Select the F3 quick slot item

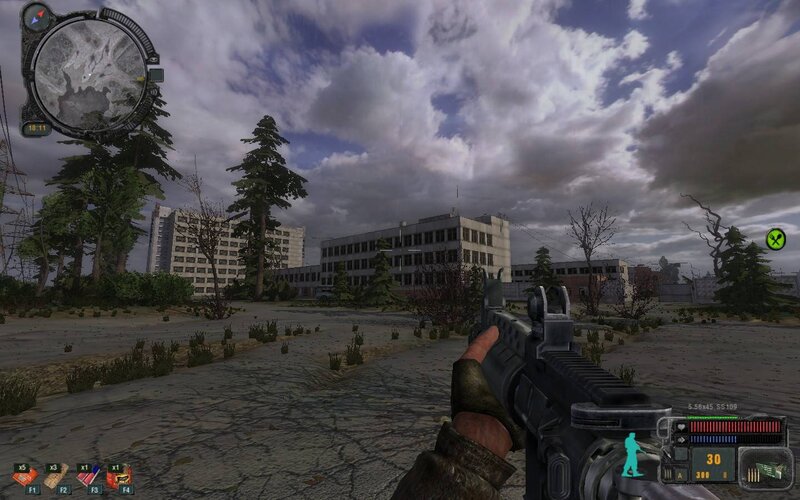88,478
